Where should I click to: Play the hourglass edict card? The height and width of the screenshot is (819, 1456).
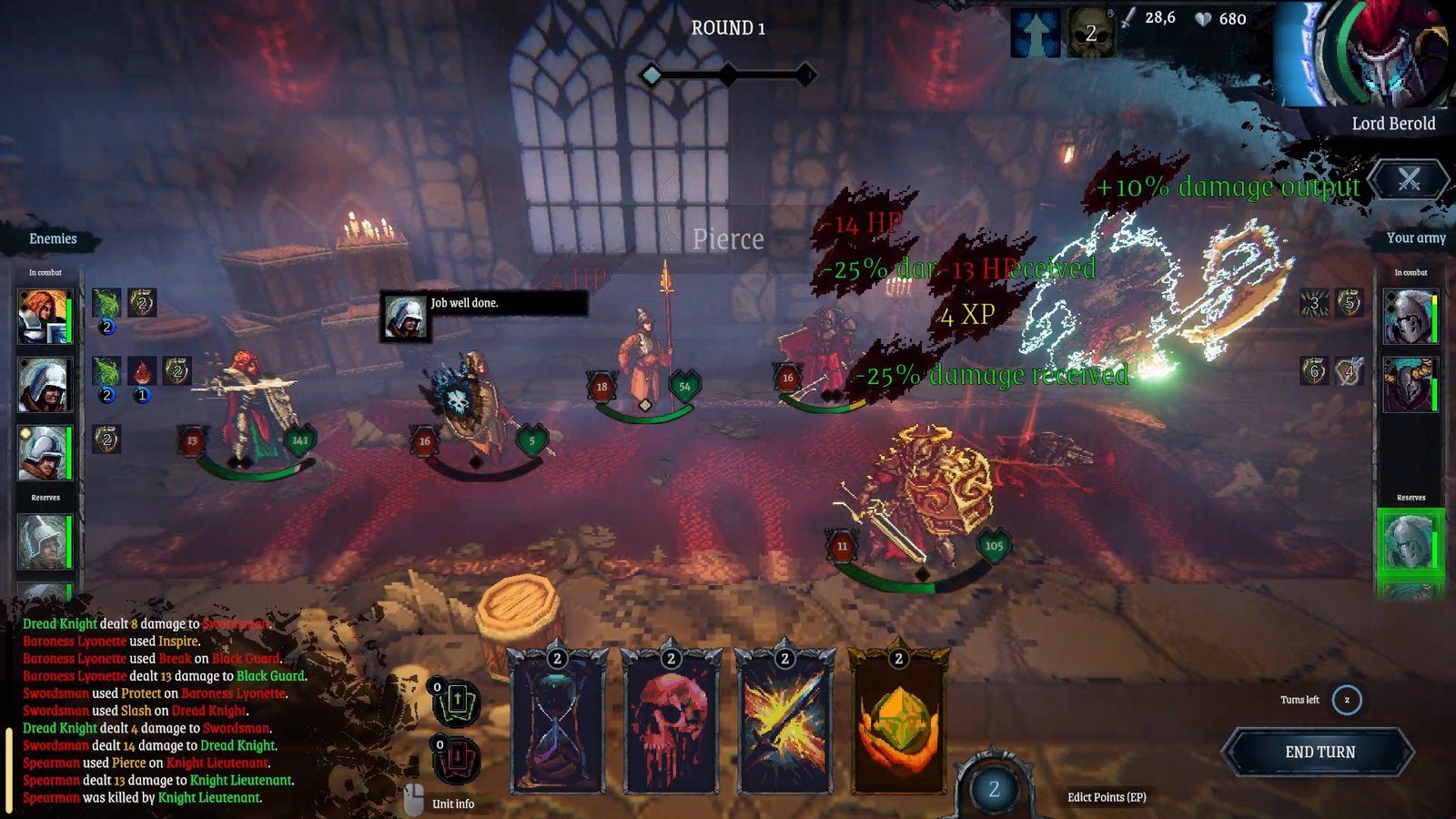[x=558, y=723]
